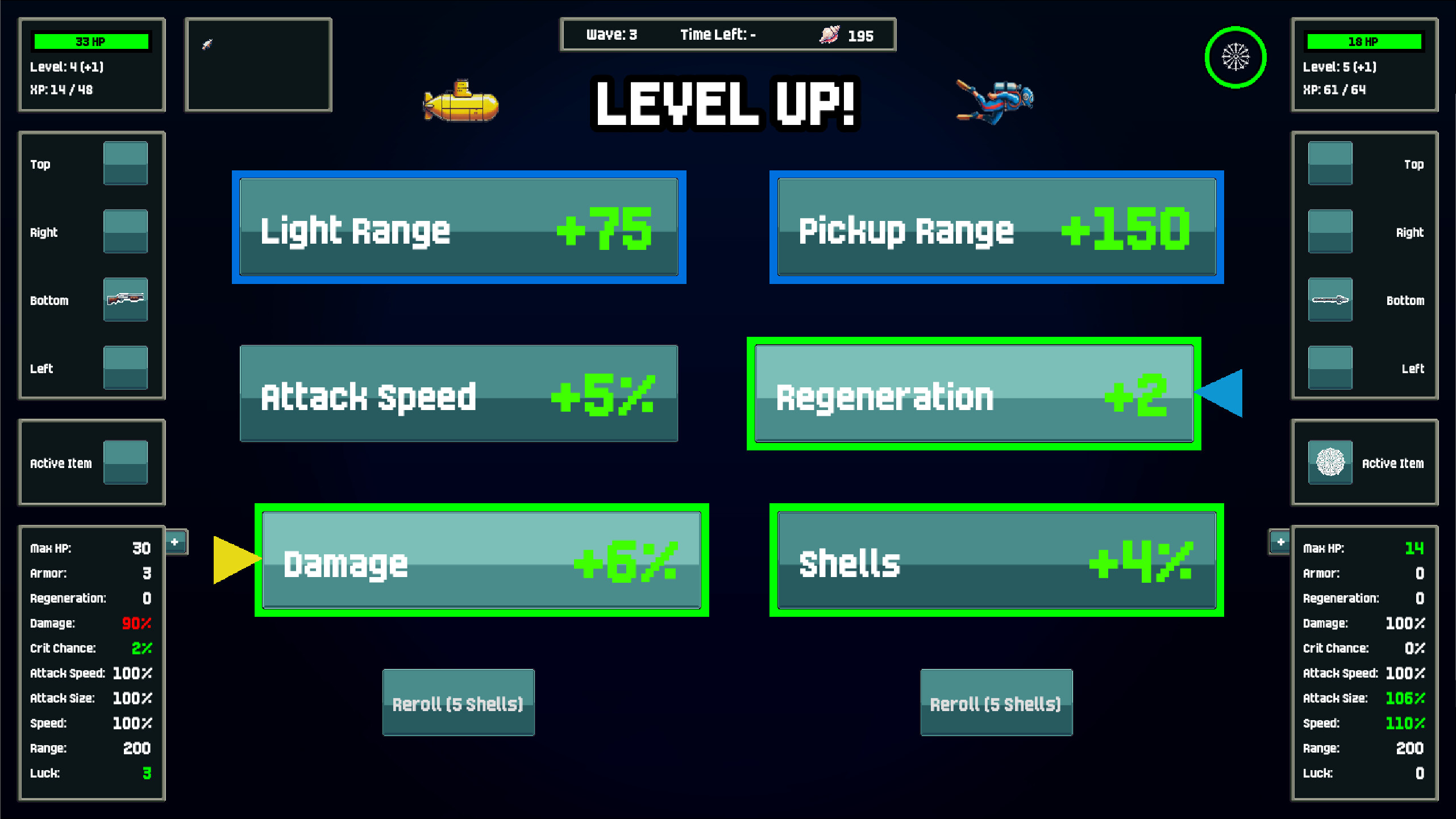Select the Damage +6% upgrade card
The image size is (1456, 819).
pos(481,561)
